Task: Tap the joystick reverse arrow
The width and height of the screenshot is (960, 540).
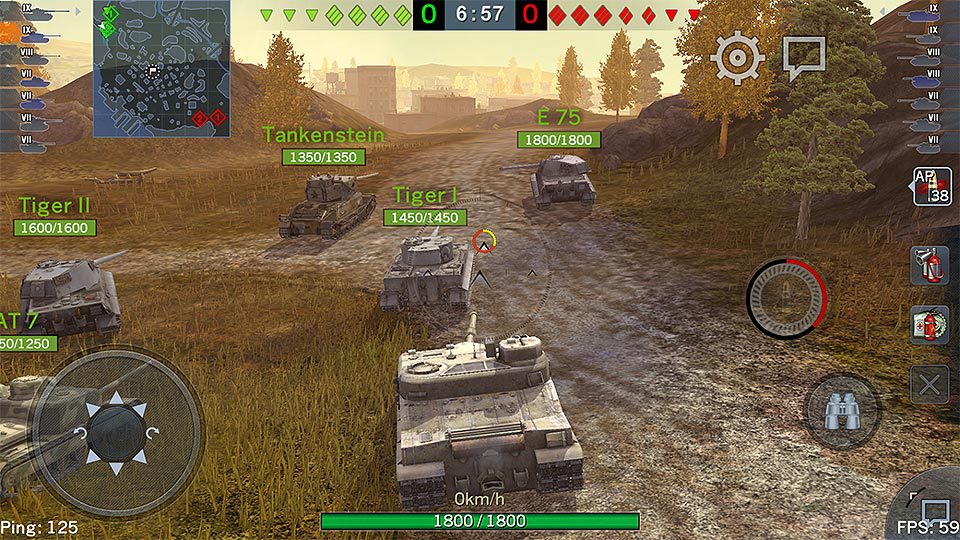Action: [115, 467]
